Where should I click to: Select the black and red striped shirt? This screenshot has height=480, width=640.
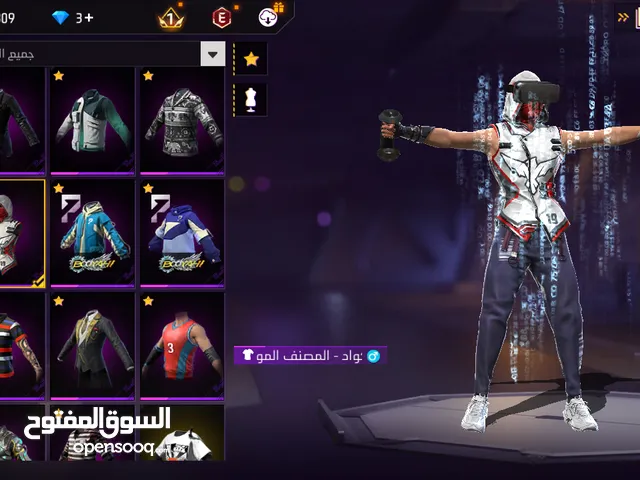tap(20, 345)
